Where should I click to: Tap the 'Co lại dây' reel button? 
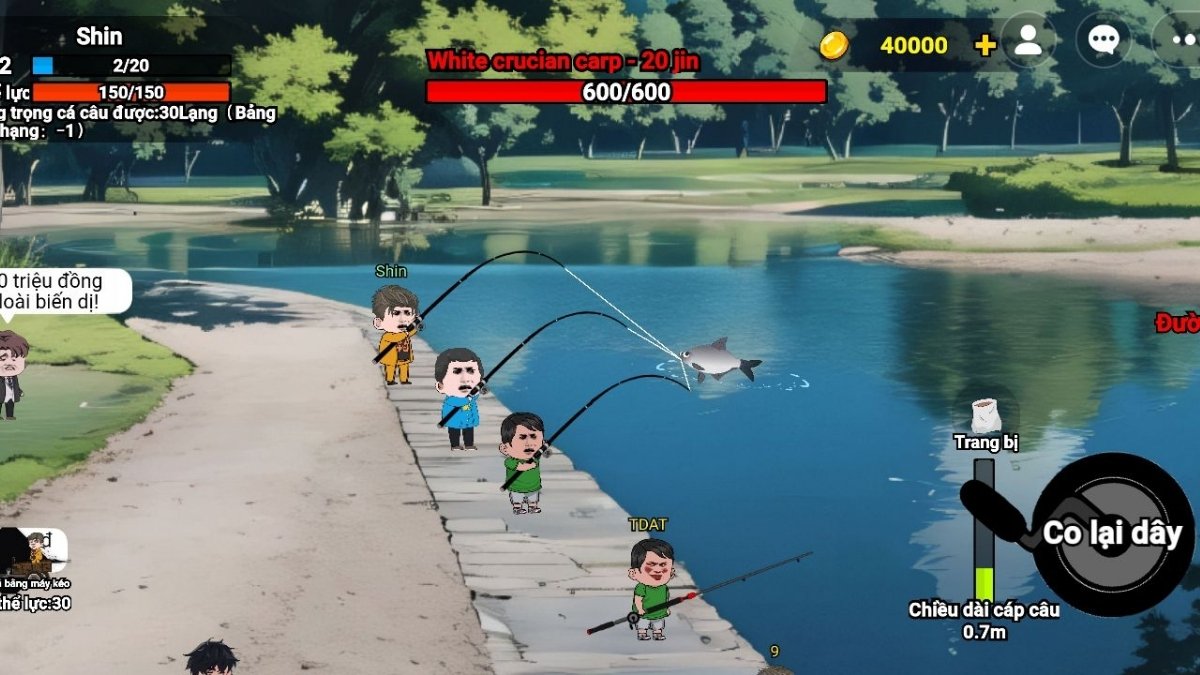coord(1111,534)
